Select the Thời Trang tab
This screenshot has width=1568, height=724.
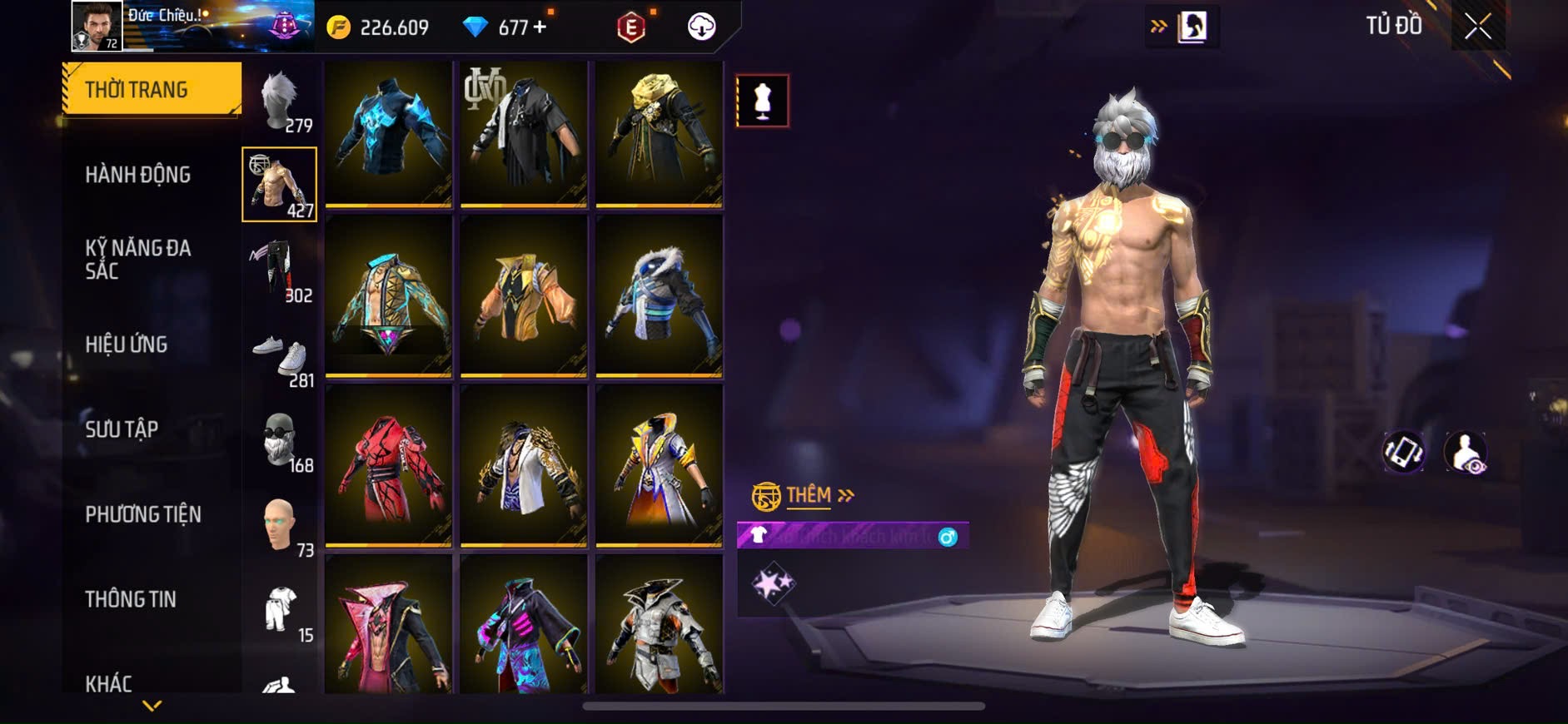(152, 89)
